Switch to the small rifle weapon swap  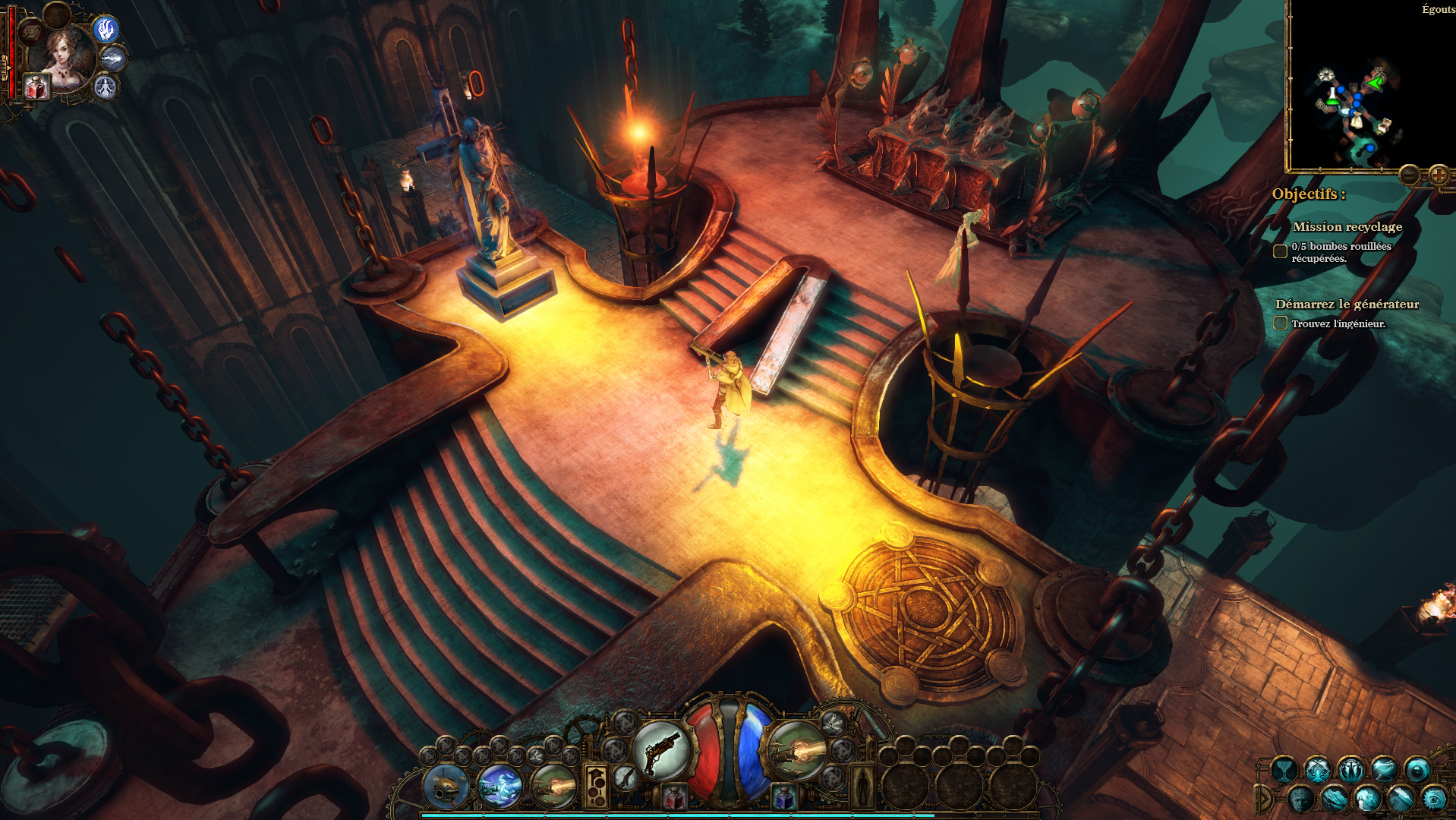tap(626, 777)
